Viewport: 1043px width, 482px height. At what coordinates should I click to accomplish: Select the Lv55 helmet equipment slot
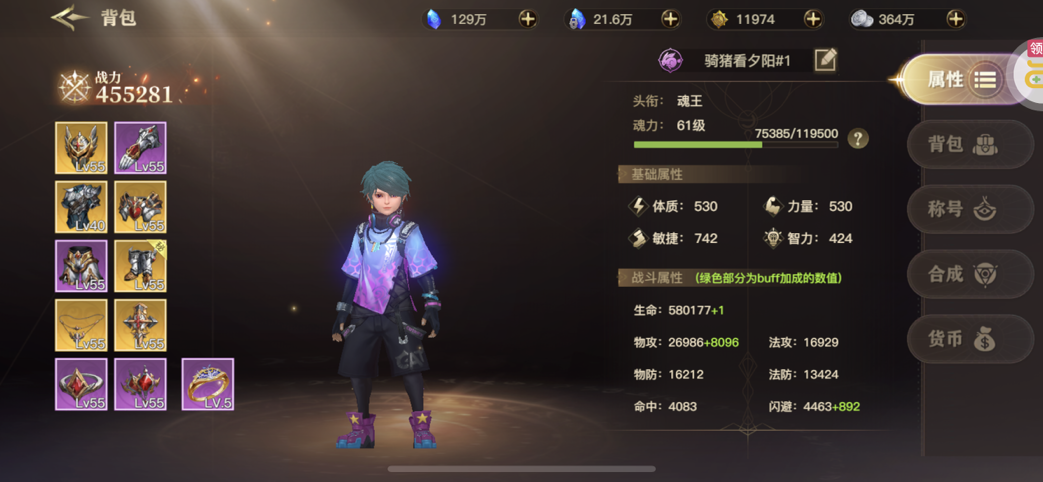coord(81,148)
